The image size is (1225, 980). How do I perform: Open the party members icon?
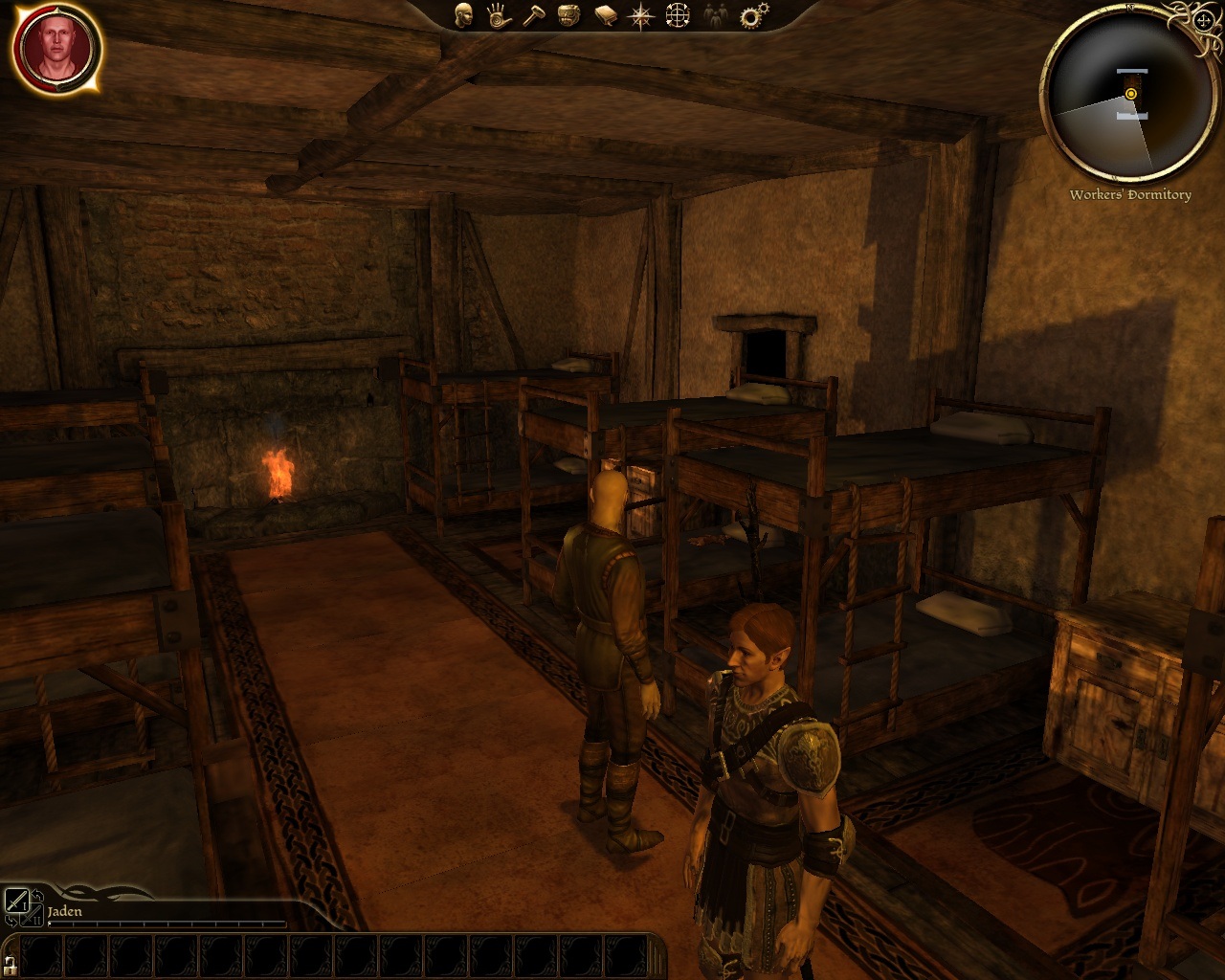pyautogui.click(x=715, y=15)
